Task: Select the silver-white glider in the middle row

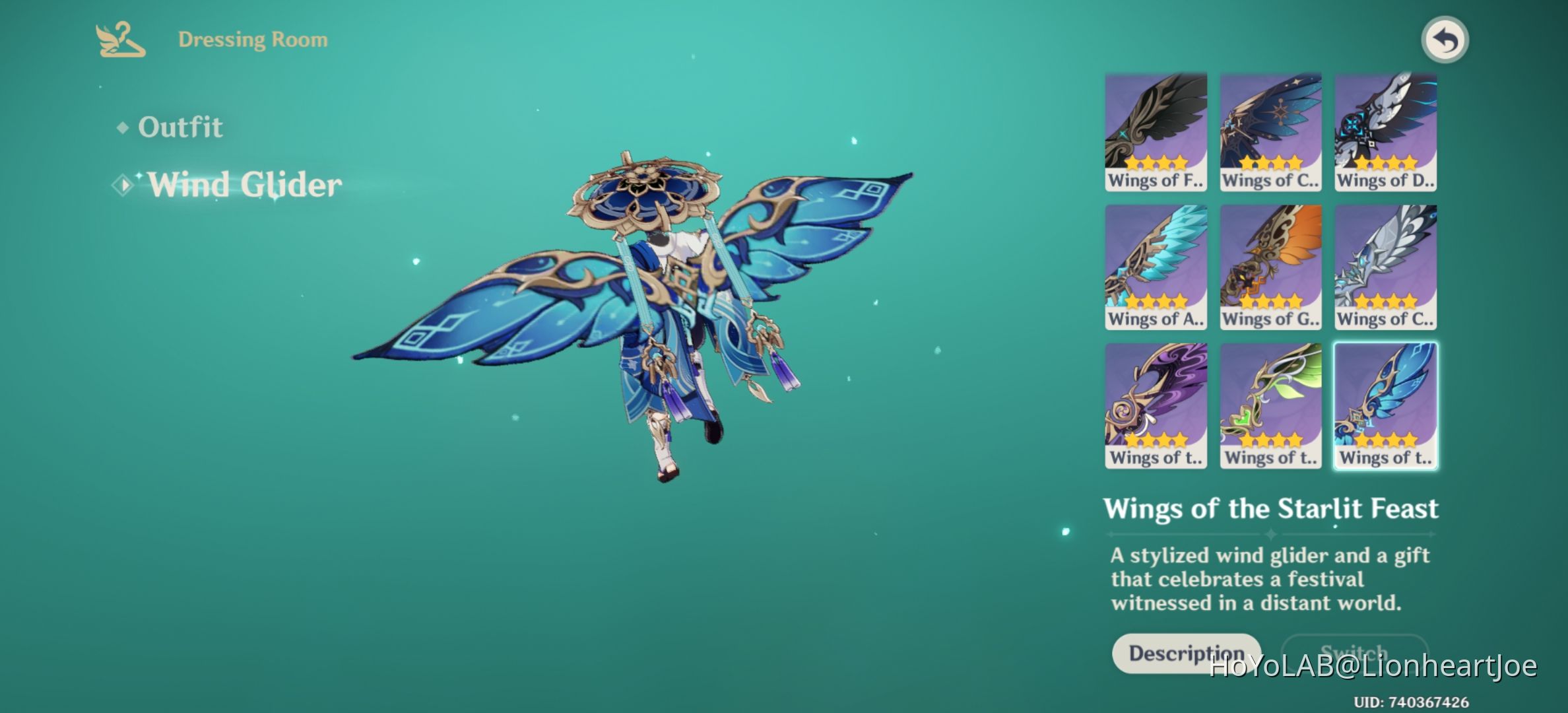Action: coord(1385,264)
